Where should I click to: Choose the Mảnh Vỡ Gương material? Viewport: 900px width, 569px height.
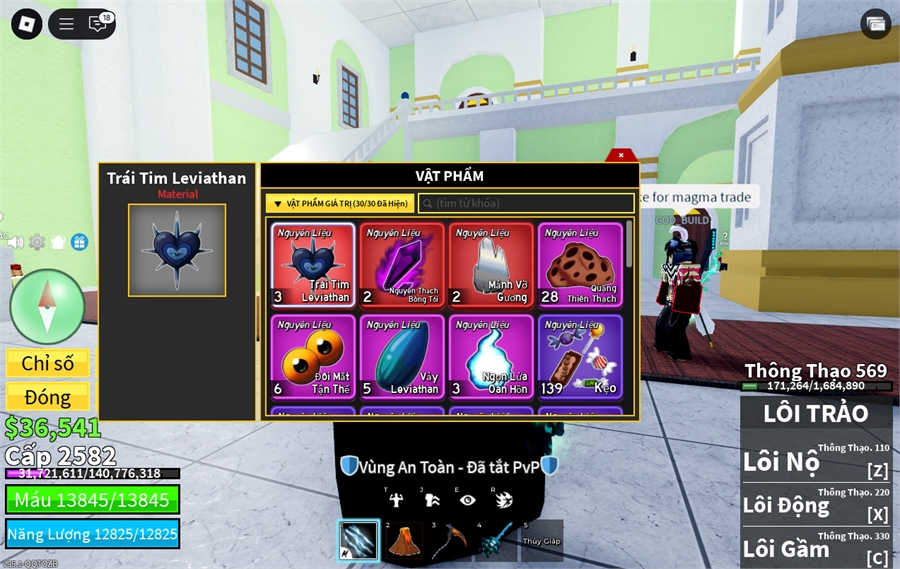coord(491,264)
